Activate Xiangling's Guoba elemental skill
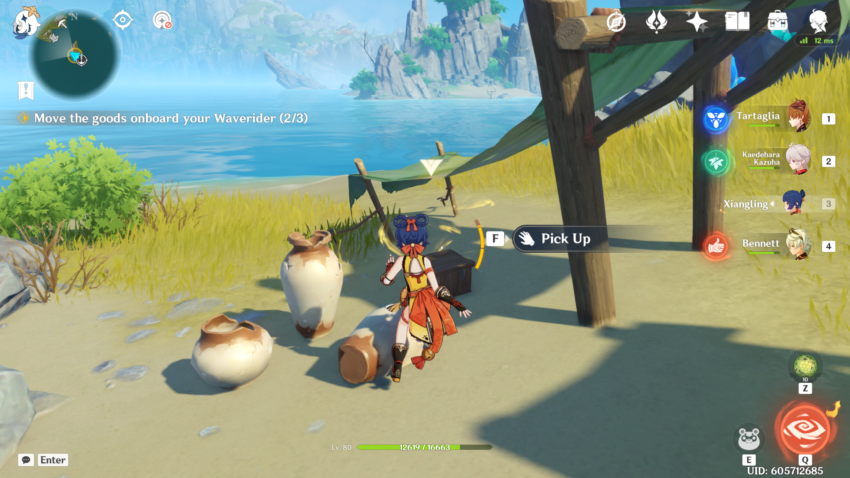 pos(748,439)
